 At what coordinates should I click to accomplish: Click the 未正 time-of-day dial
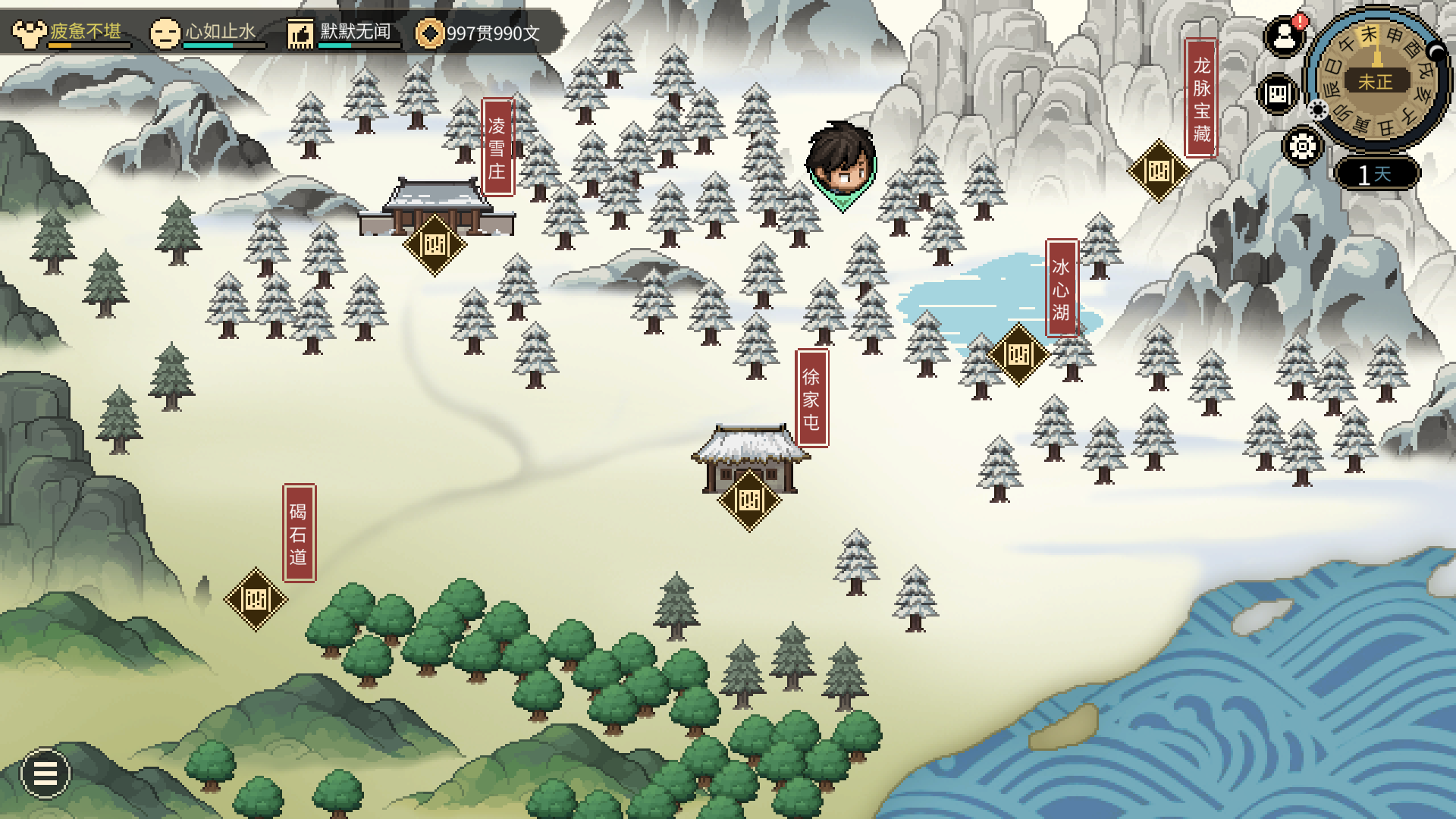pyautogui.click(x=1376, y=80)
